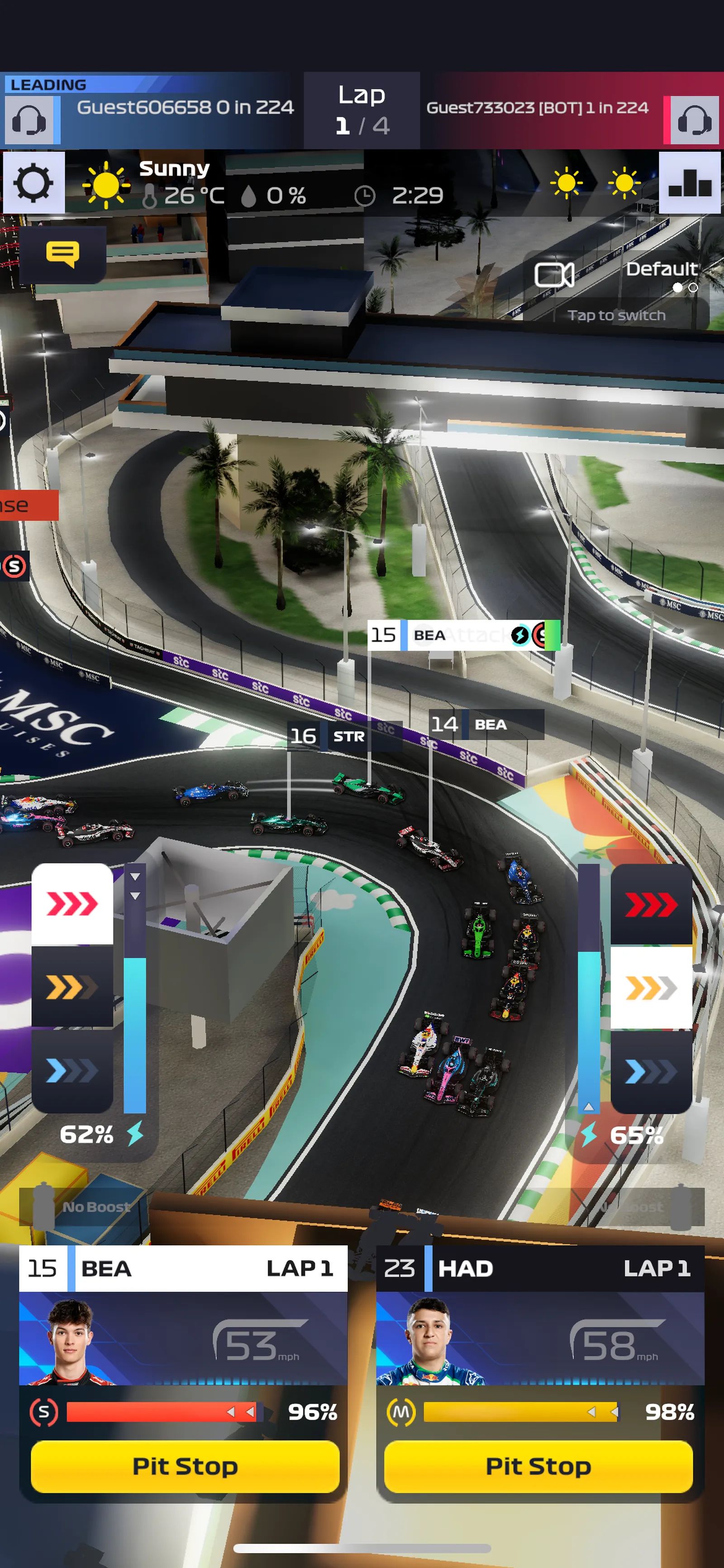Image resolution: width=724 pixels, height=1568 pixels.
Task: Set Bearman's pace to yellow balanced mode
Action: pyautogui.click(x=72, y=987)
